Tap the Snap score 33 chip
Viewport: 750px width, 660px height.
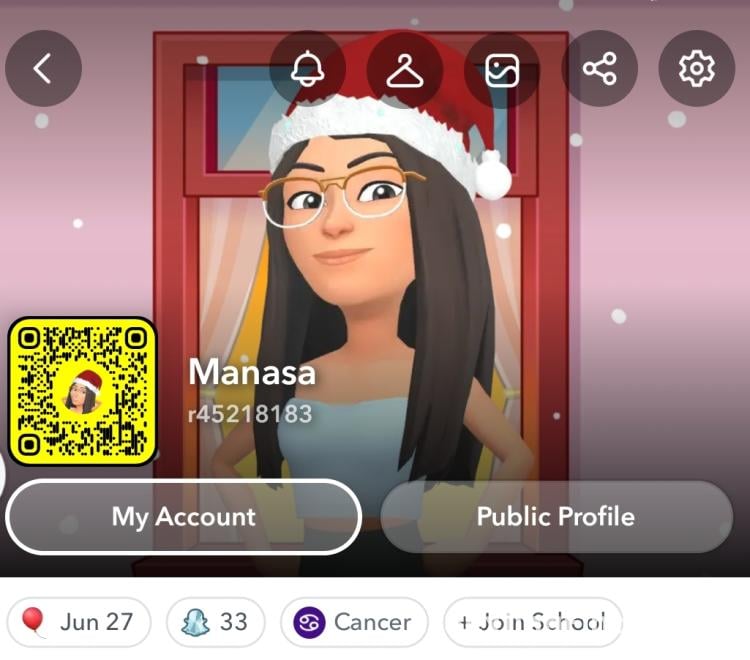click(x=215, y=622)
